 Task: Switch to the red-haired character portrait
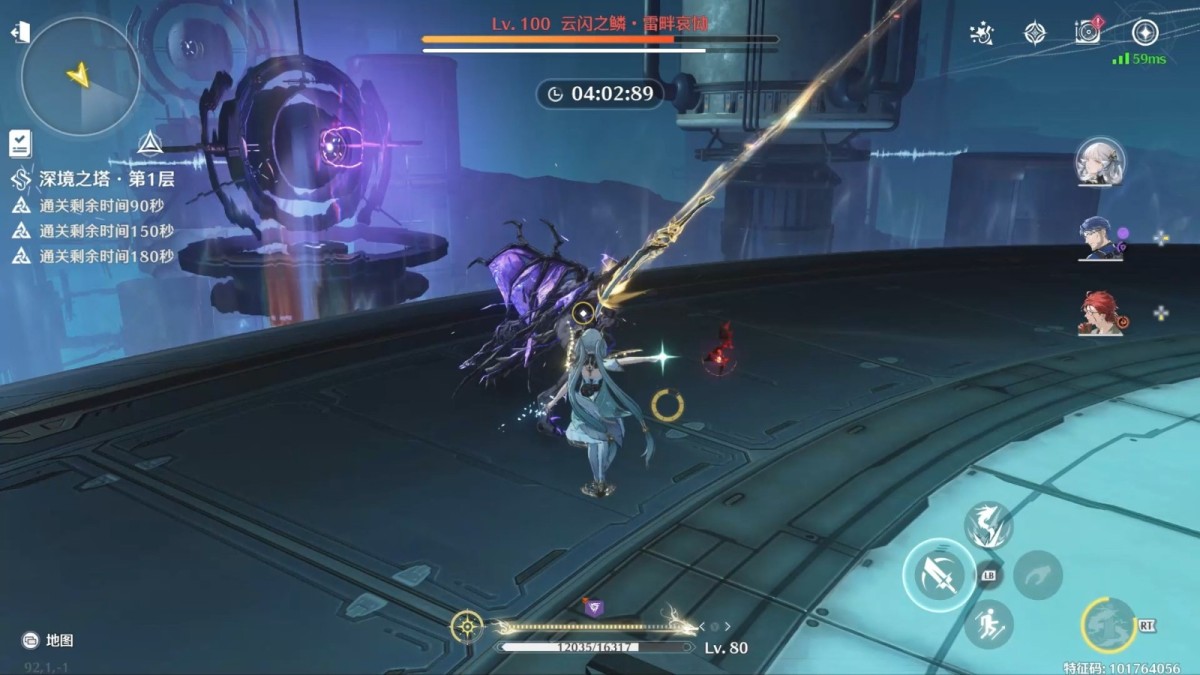pos(1100,313)
